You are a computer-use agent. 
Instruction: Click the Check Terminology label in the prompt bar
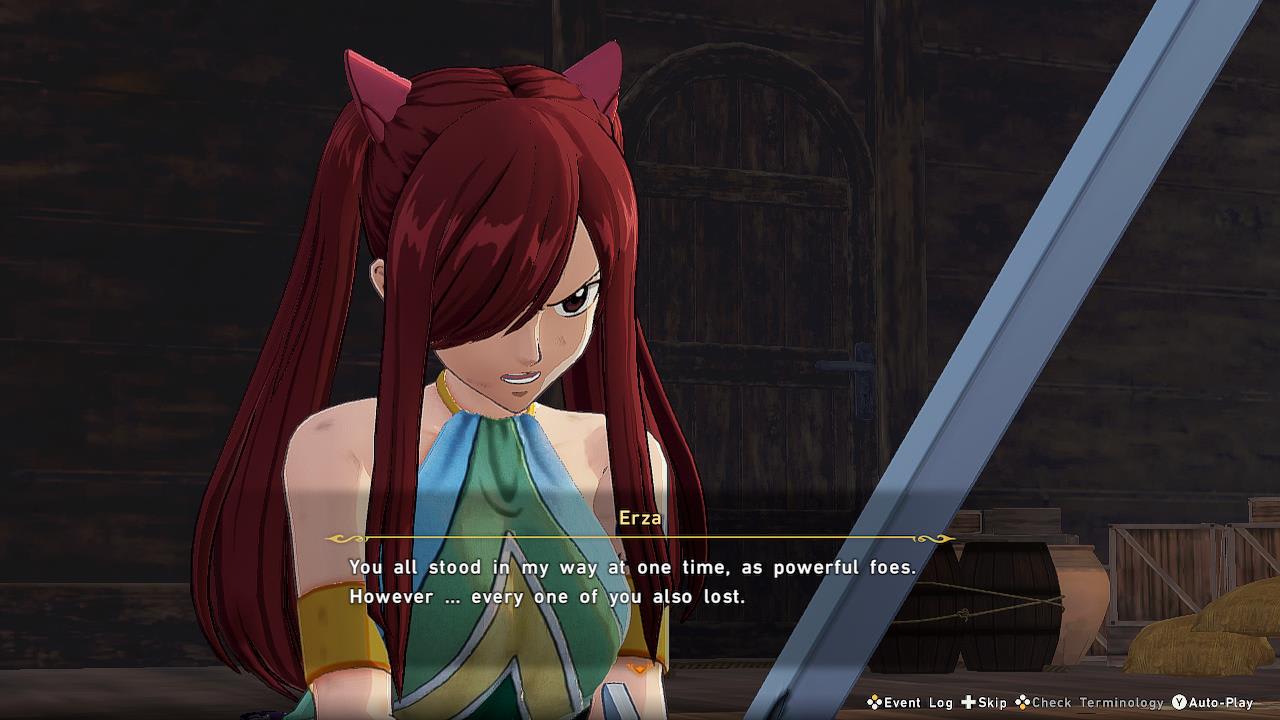tap(1097, 703)
